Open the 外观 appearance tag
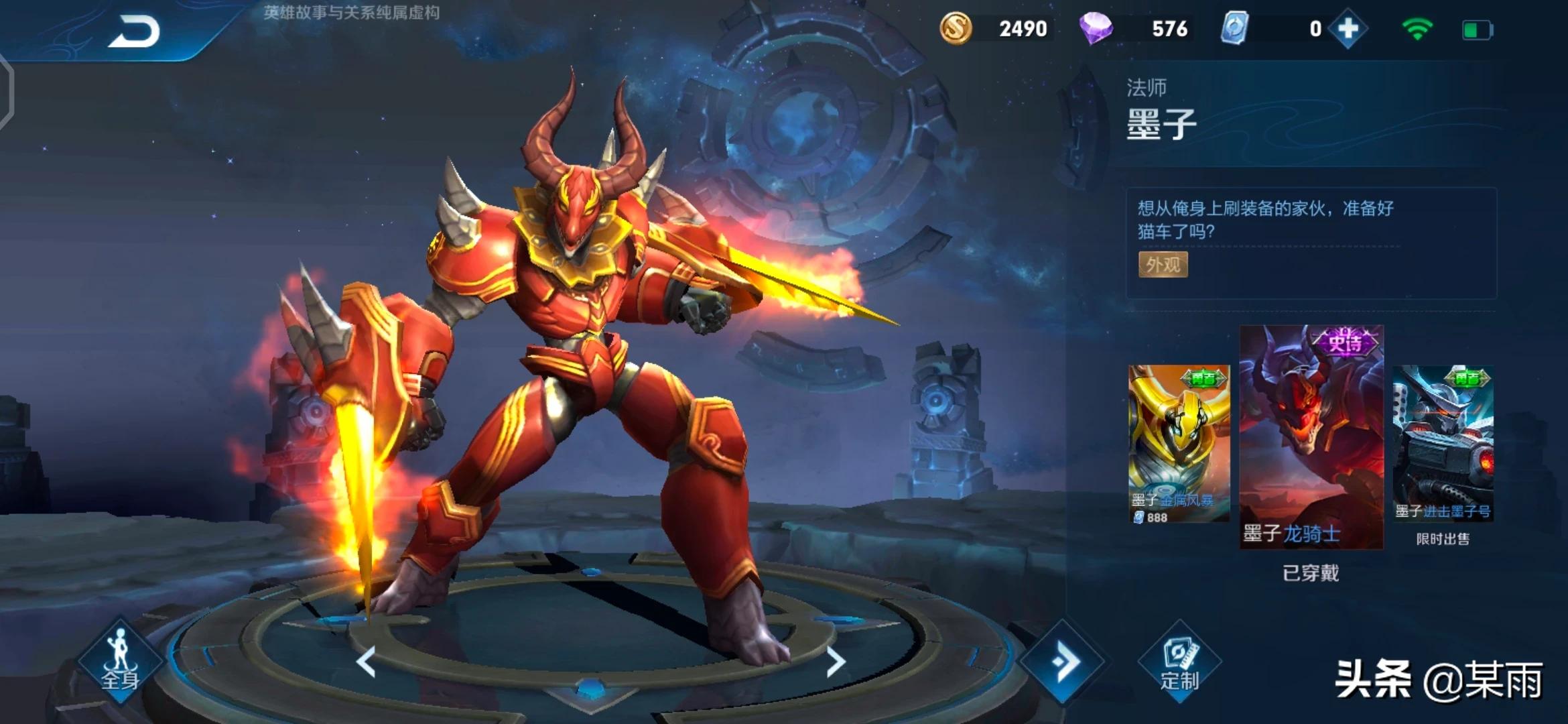1568x724 pixels. (x=1163, y=265)
